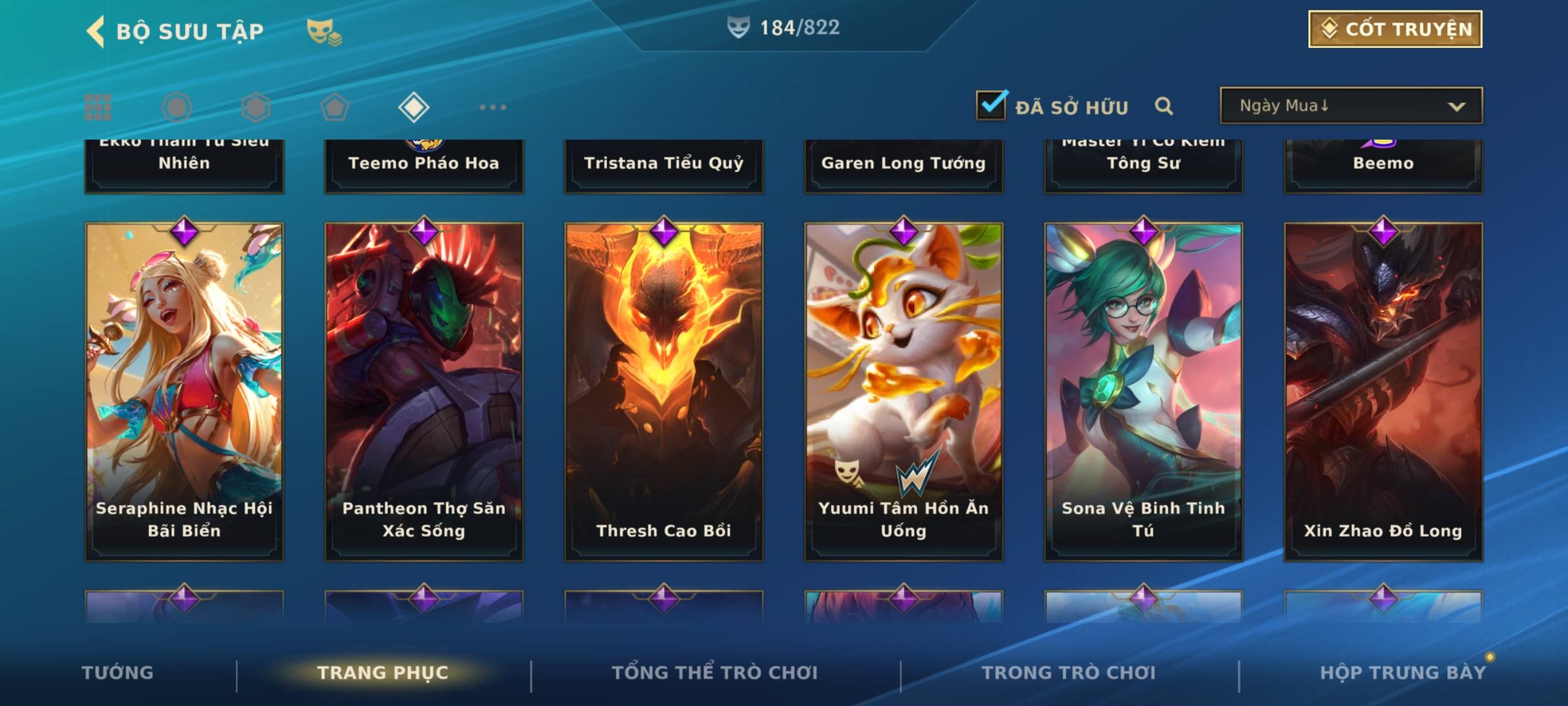1568x706 pixels.
Task: Select Pantheon Thợ Săn Xác Sống skin
Action: click(424, 392)
